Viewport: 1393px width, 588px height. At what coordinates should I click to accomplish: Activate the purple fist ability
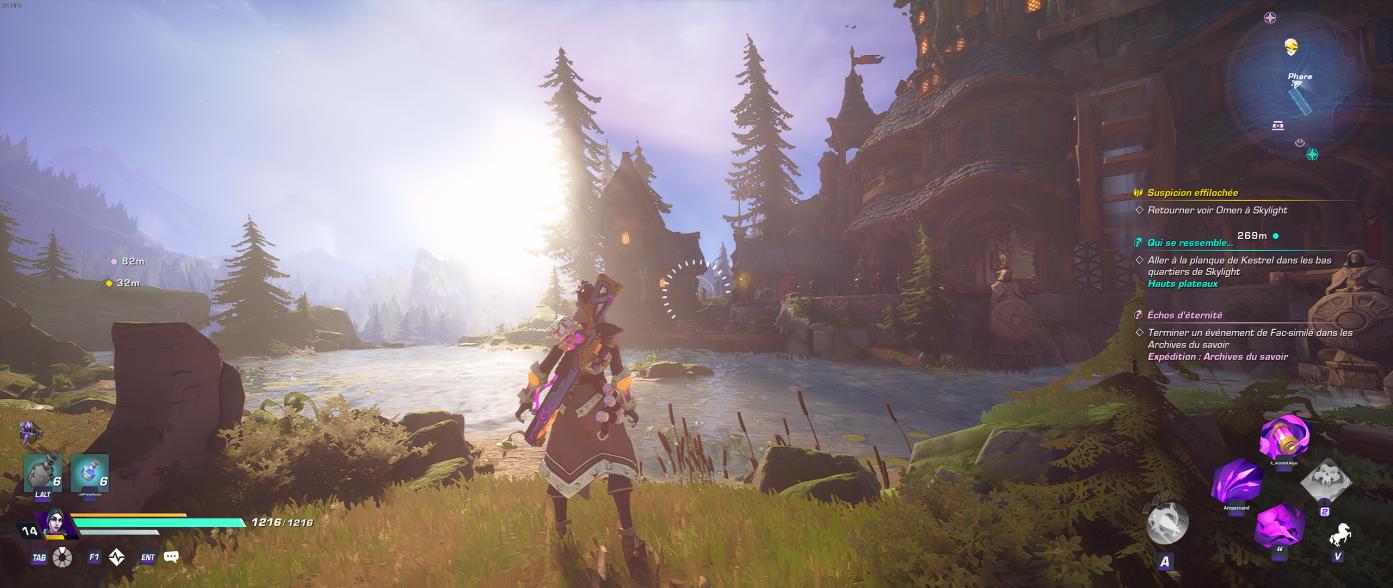tap(1279, 526)
